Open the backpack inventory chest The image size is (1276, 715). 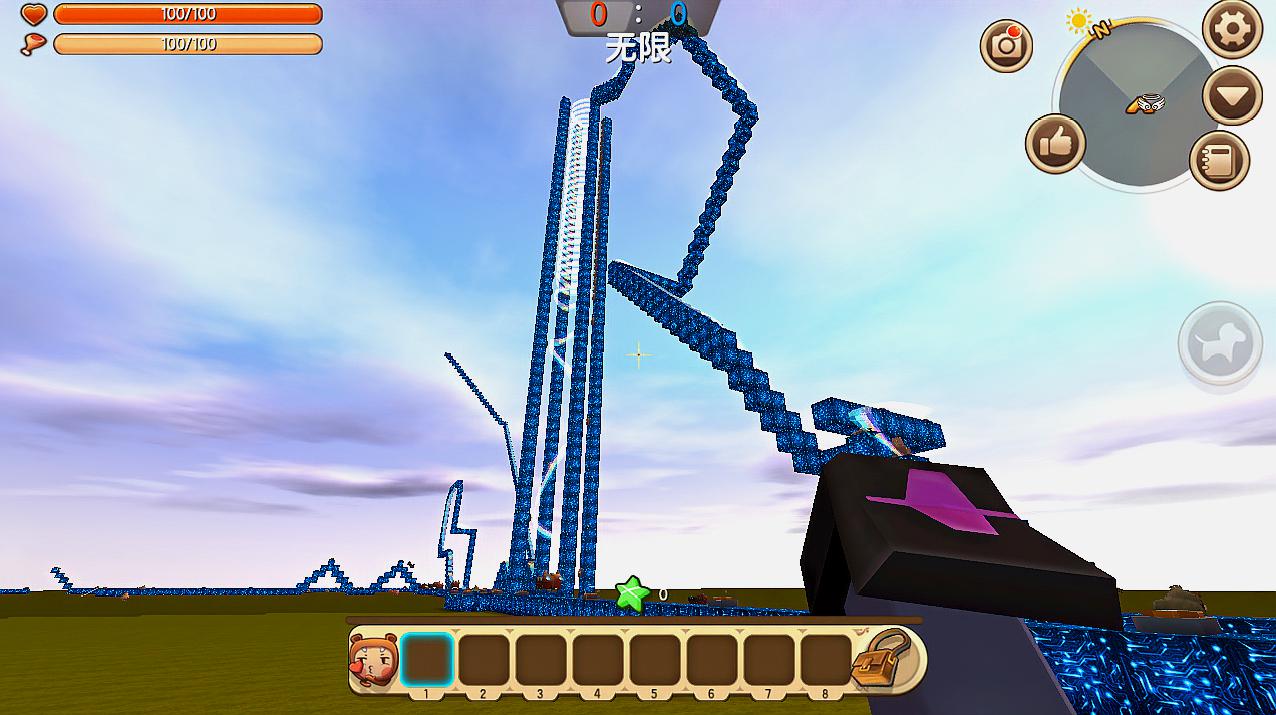[885, 659]
